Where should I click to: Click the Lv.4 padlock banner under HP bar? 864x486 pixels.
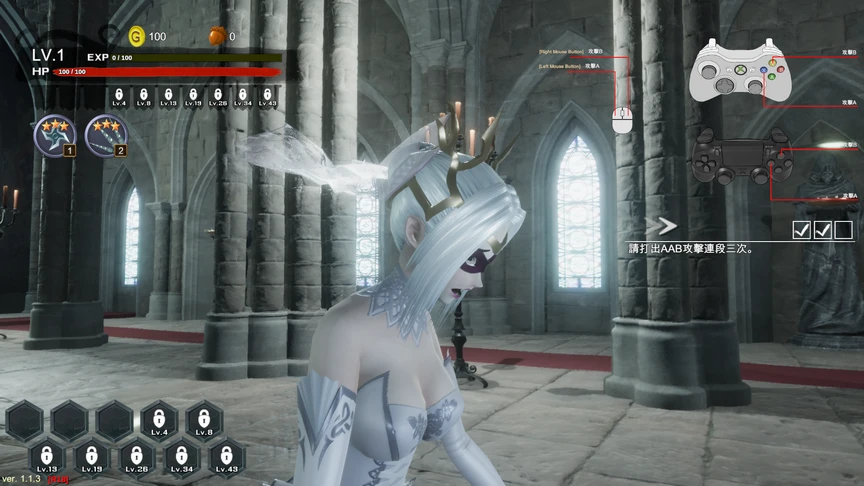coord(119,96)
